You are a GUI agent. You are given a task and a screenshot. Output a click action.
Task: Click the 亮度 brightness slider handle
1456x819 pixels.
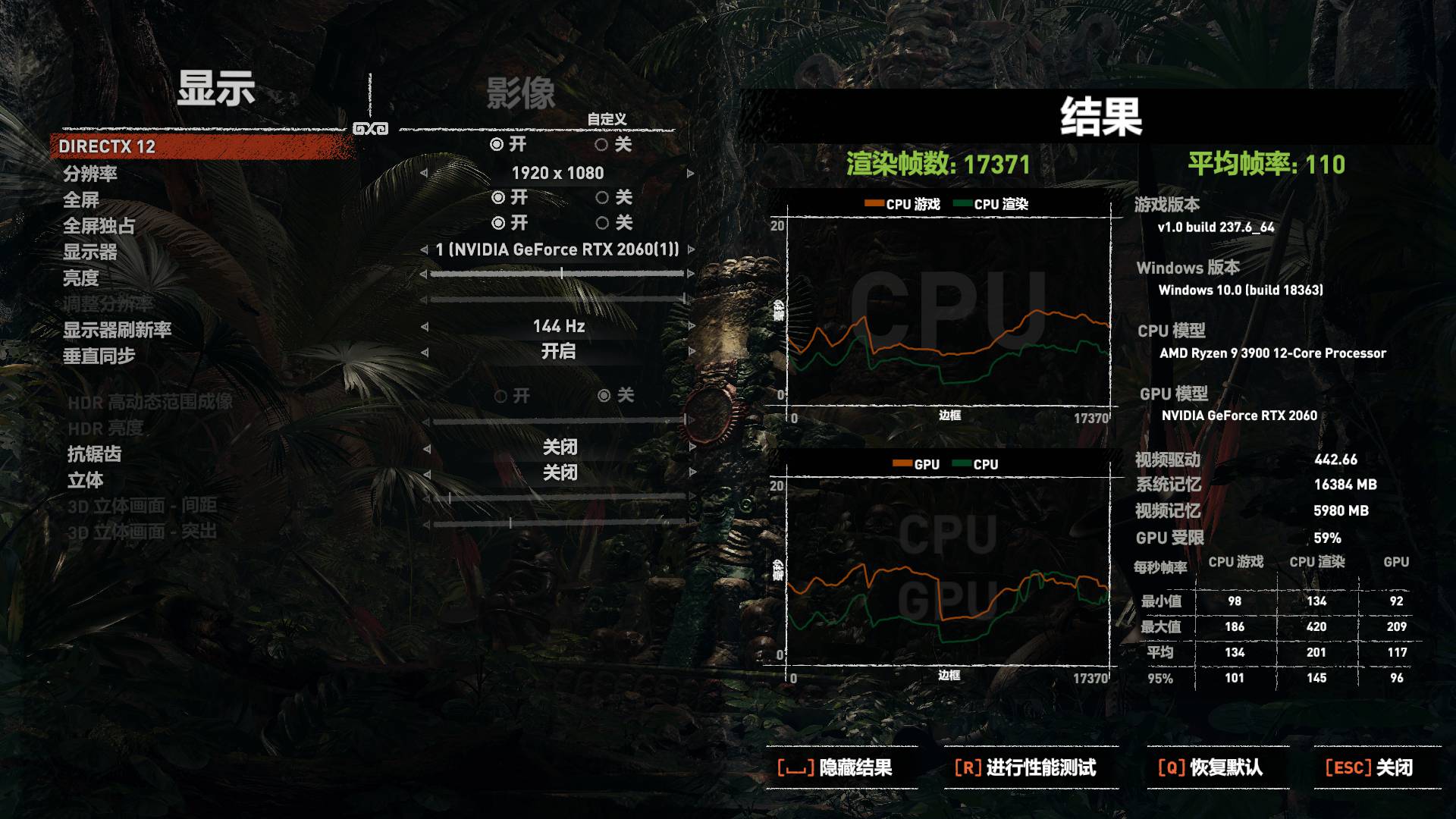coord(561,274)
